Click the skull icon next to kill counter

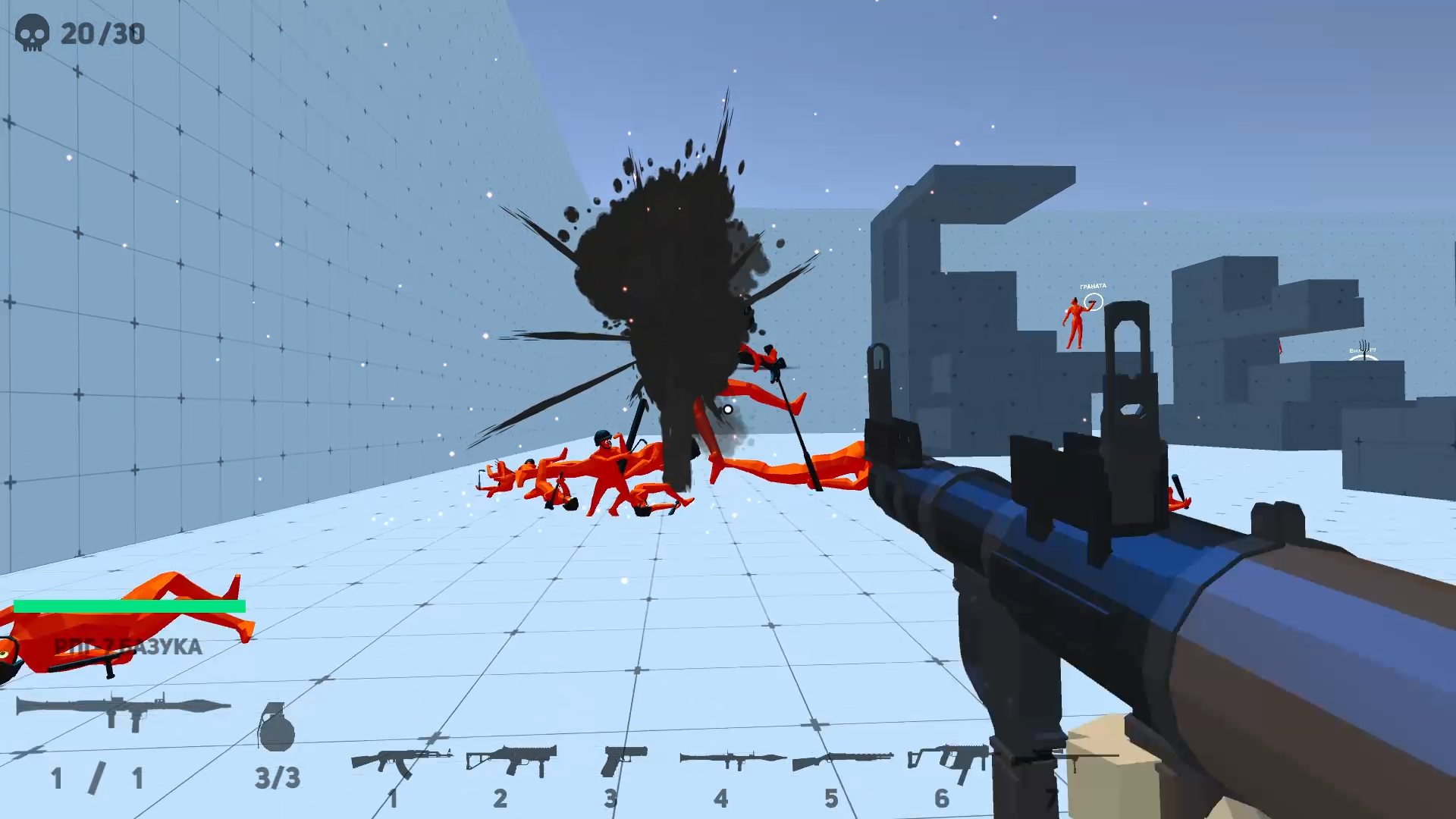click(x=32, y=32)
